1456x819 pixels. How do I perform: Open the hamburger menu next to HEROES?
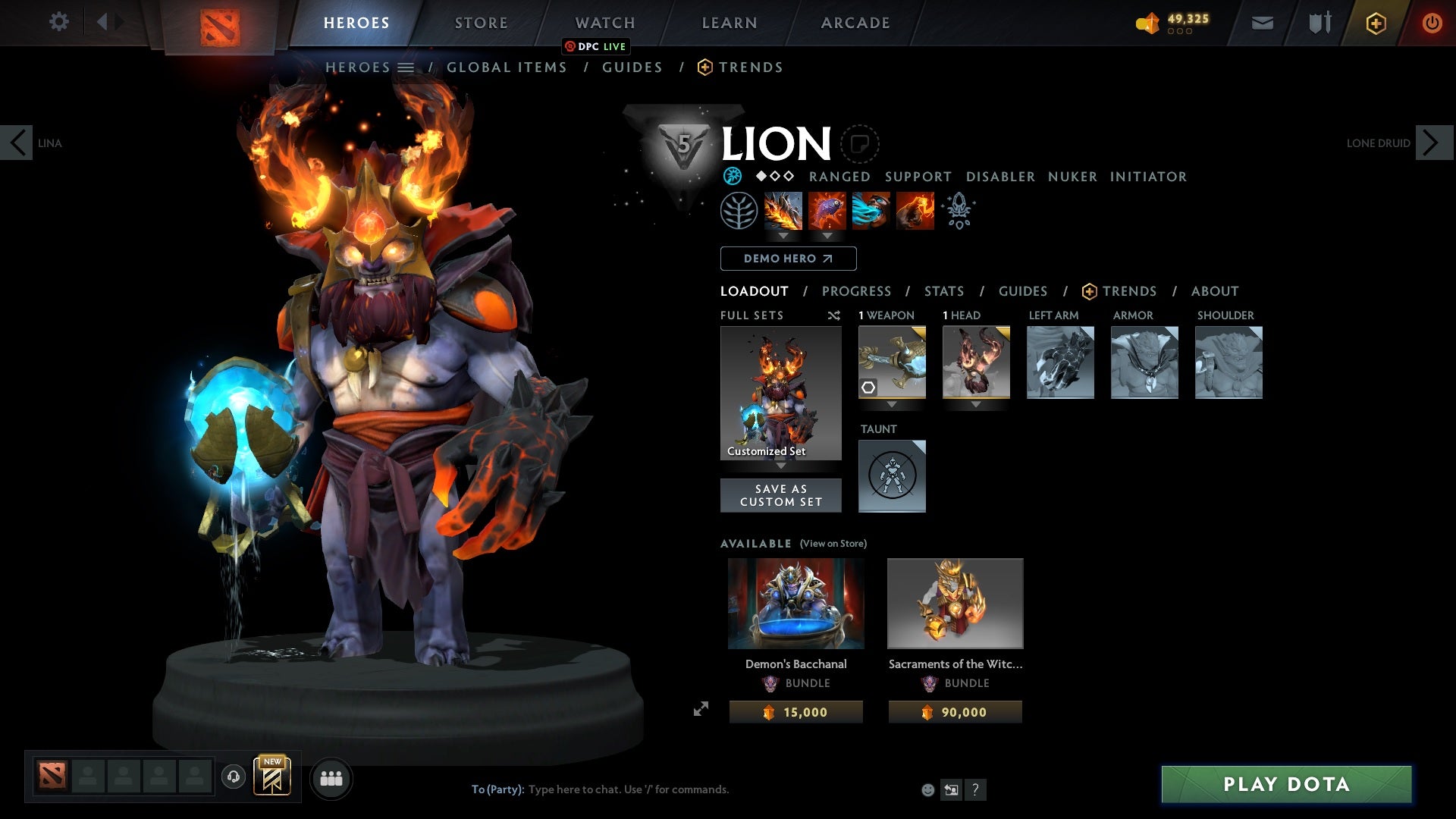click(x=407, y=67)
